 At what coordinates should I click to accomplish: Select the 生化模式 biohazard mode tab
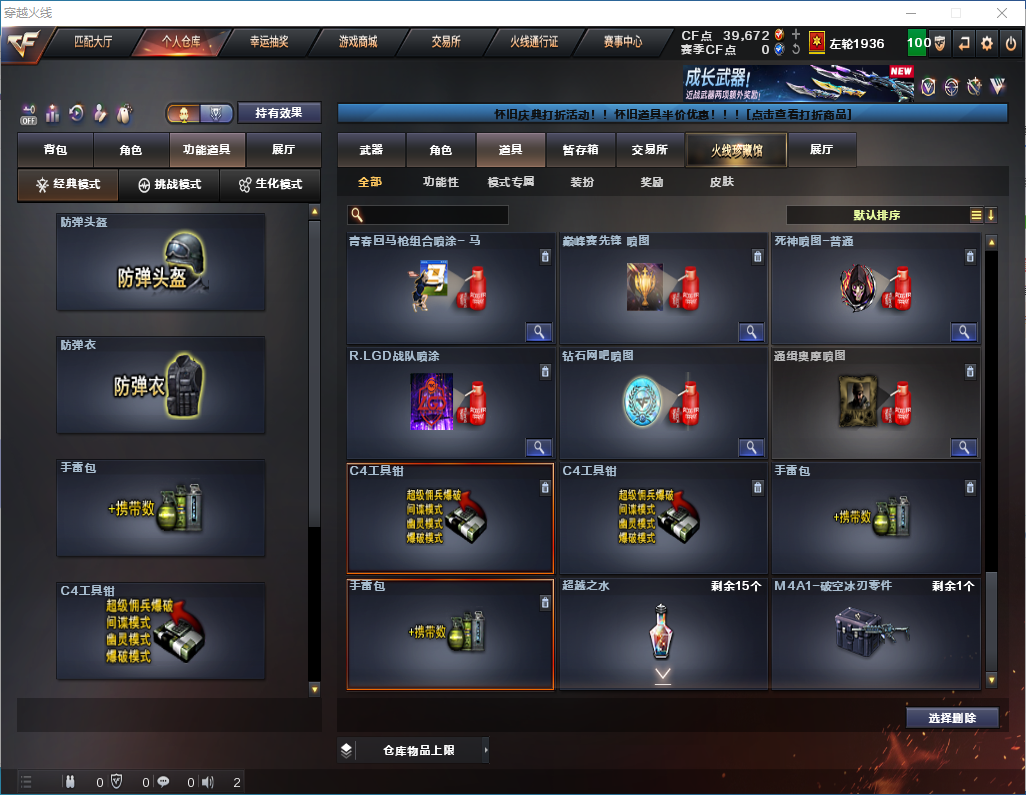tap(270, 185)
